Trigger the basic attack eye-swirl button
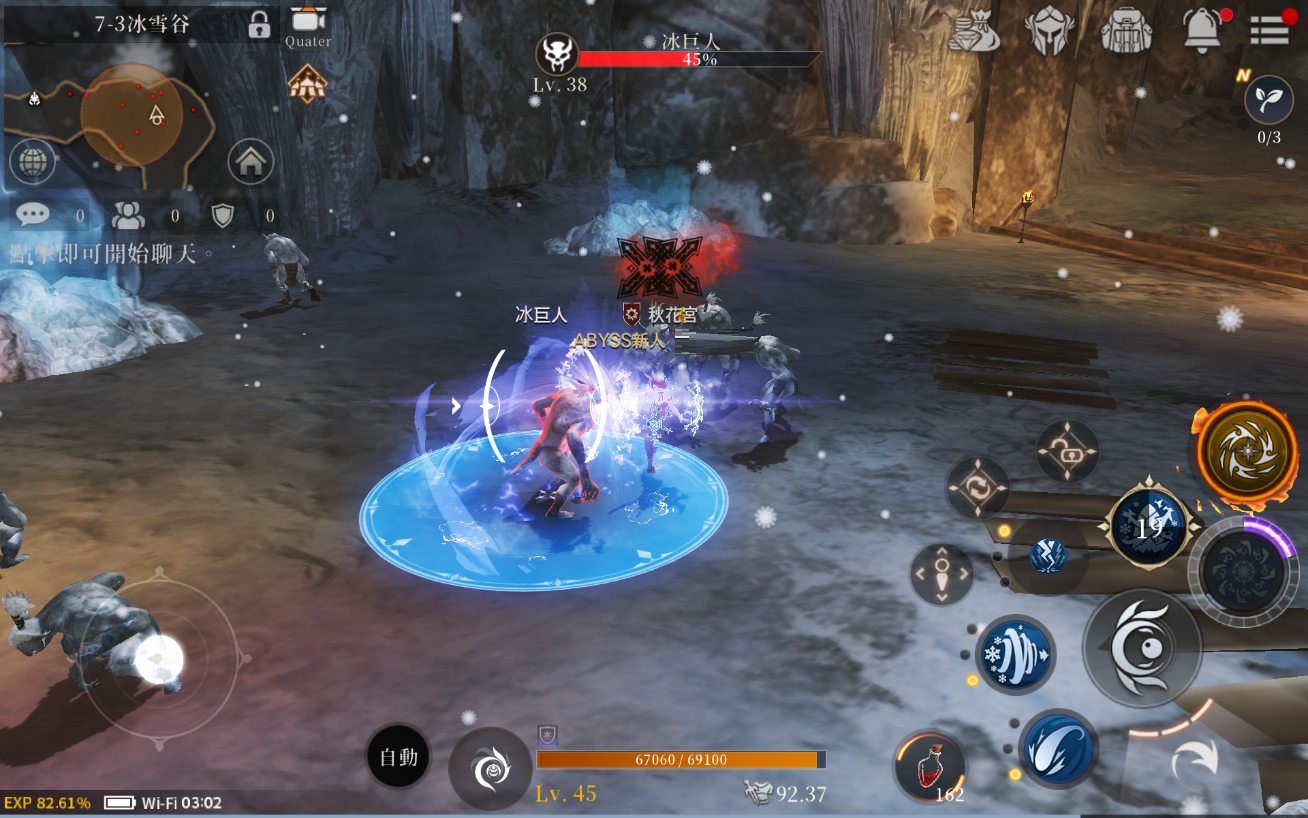1308x818 pixels. (1142, 648)
